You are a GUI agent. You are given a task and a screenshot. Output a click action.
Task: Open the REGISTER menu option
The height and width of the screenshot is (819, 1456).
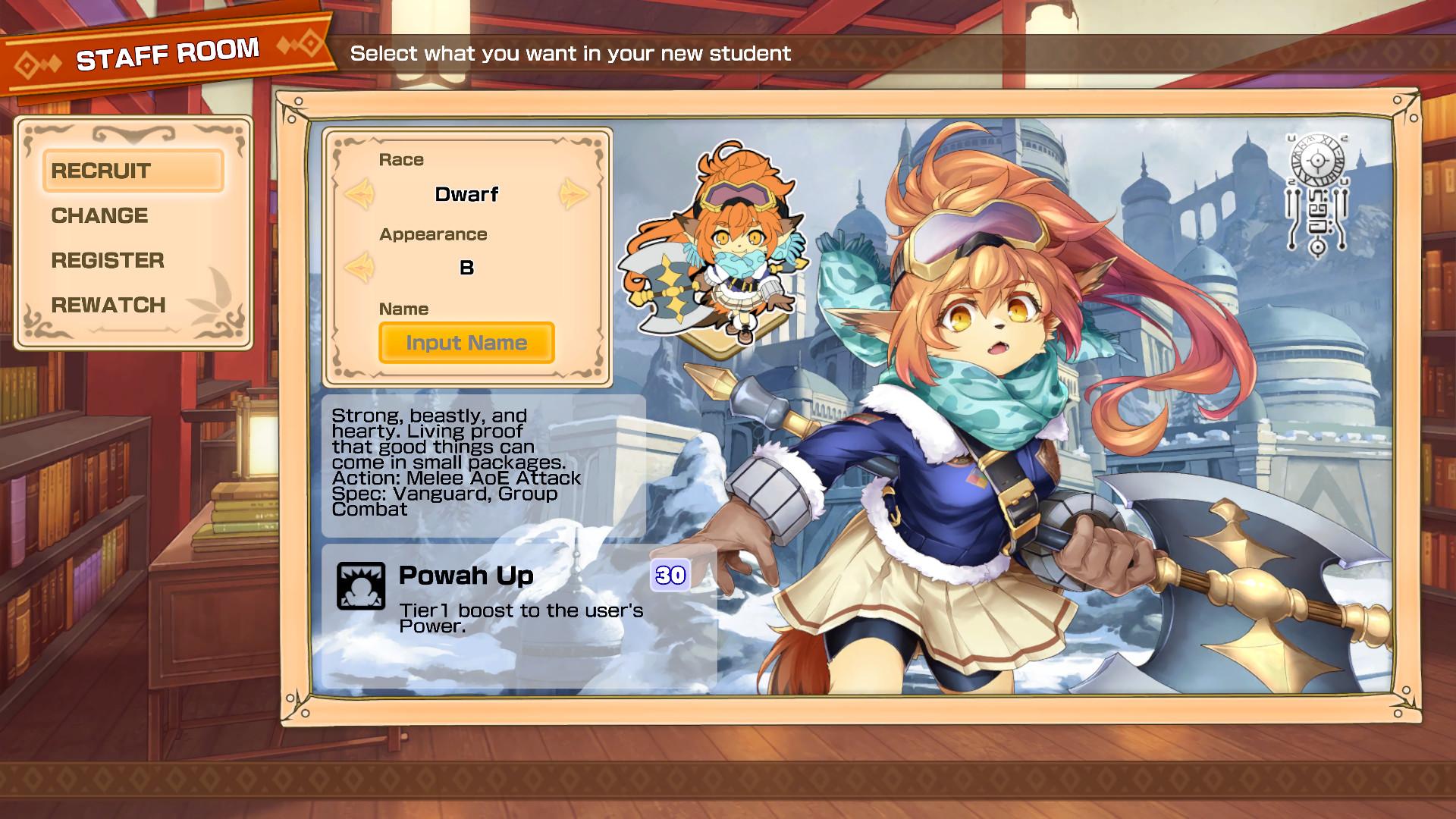point(107,261)
